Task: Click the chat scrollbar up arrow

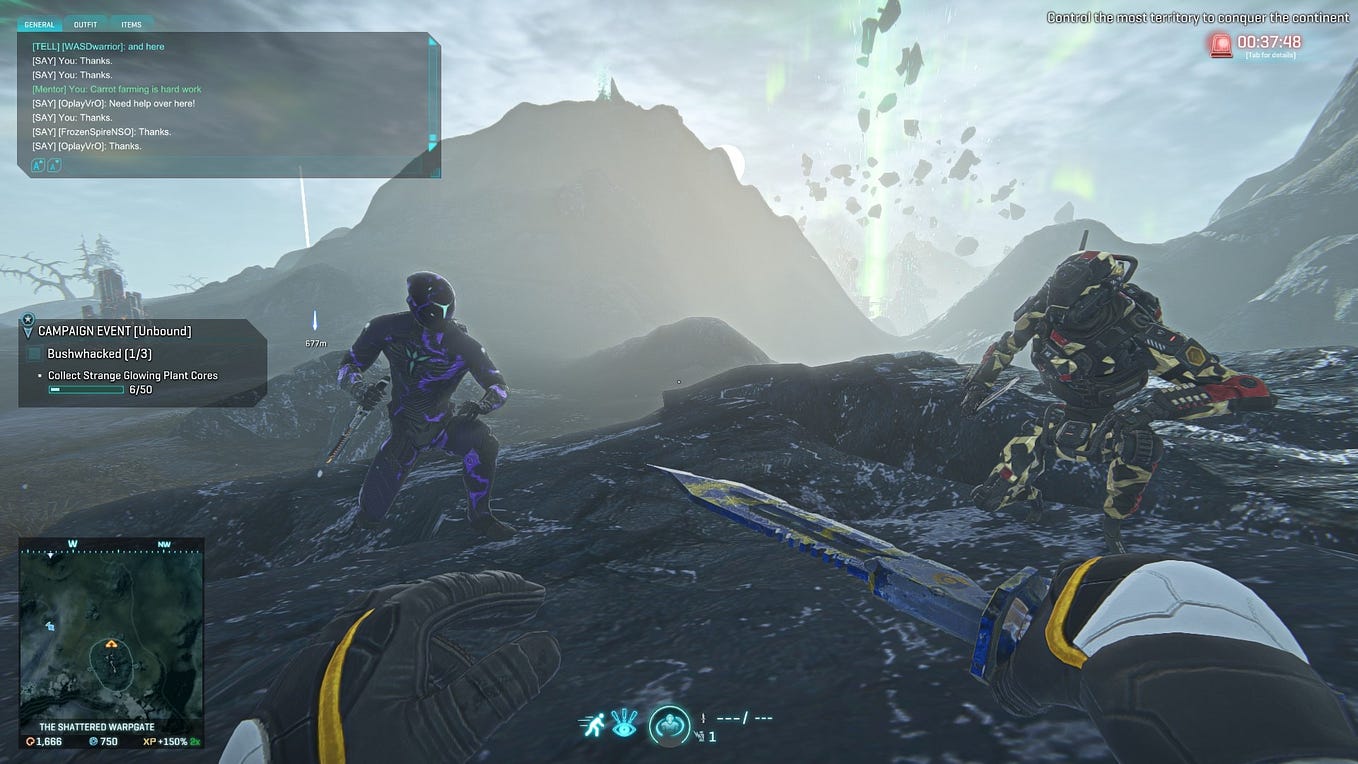Action: tap(433, 43)
